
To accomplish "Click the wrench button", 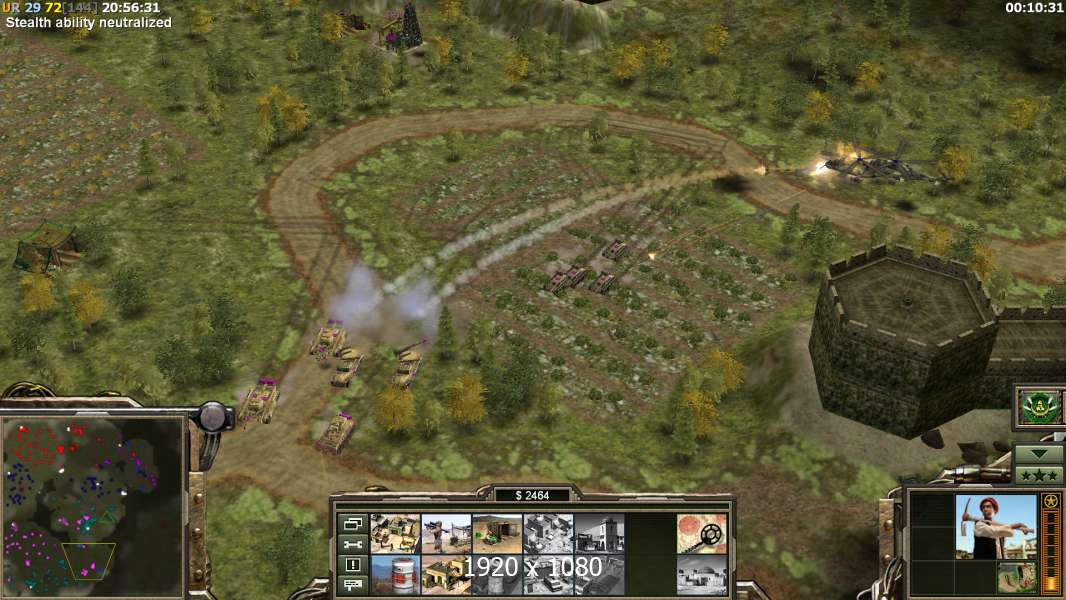I will [x=353, y=544].
